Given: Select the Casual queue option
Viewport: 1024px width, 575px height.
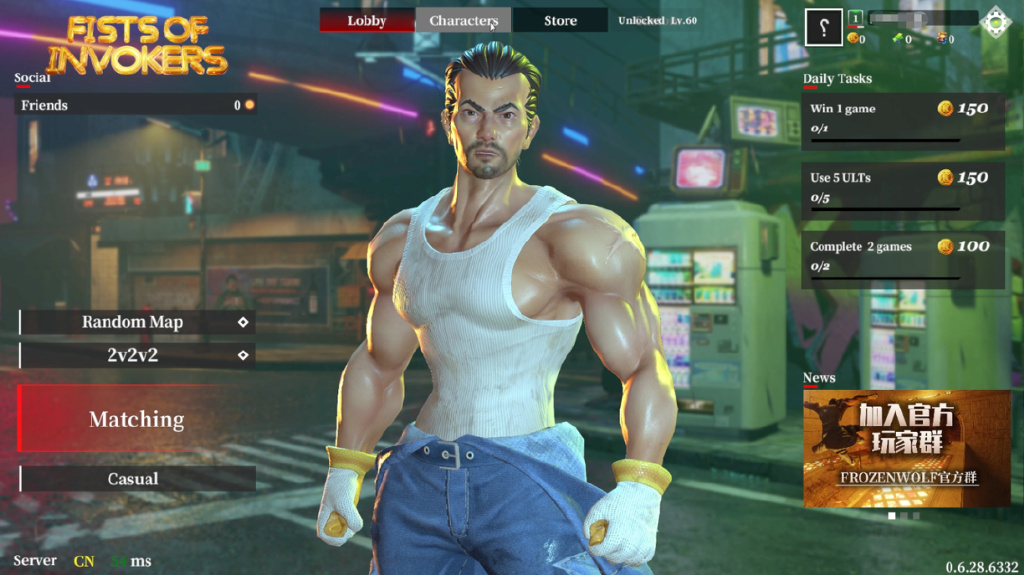Looking at the screenshot, I should tap(137, 479).
